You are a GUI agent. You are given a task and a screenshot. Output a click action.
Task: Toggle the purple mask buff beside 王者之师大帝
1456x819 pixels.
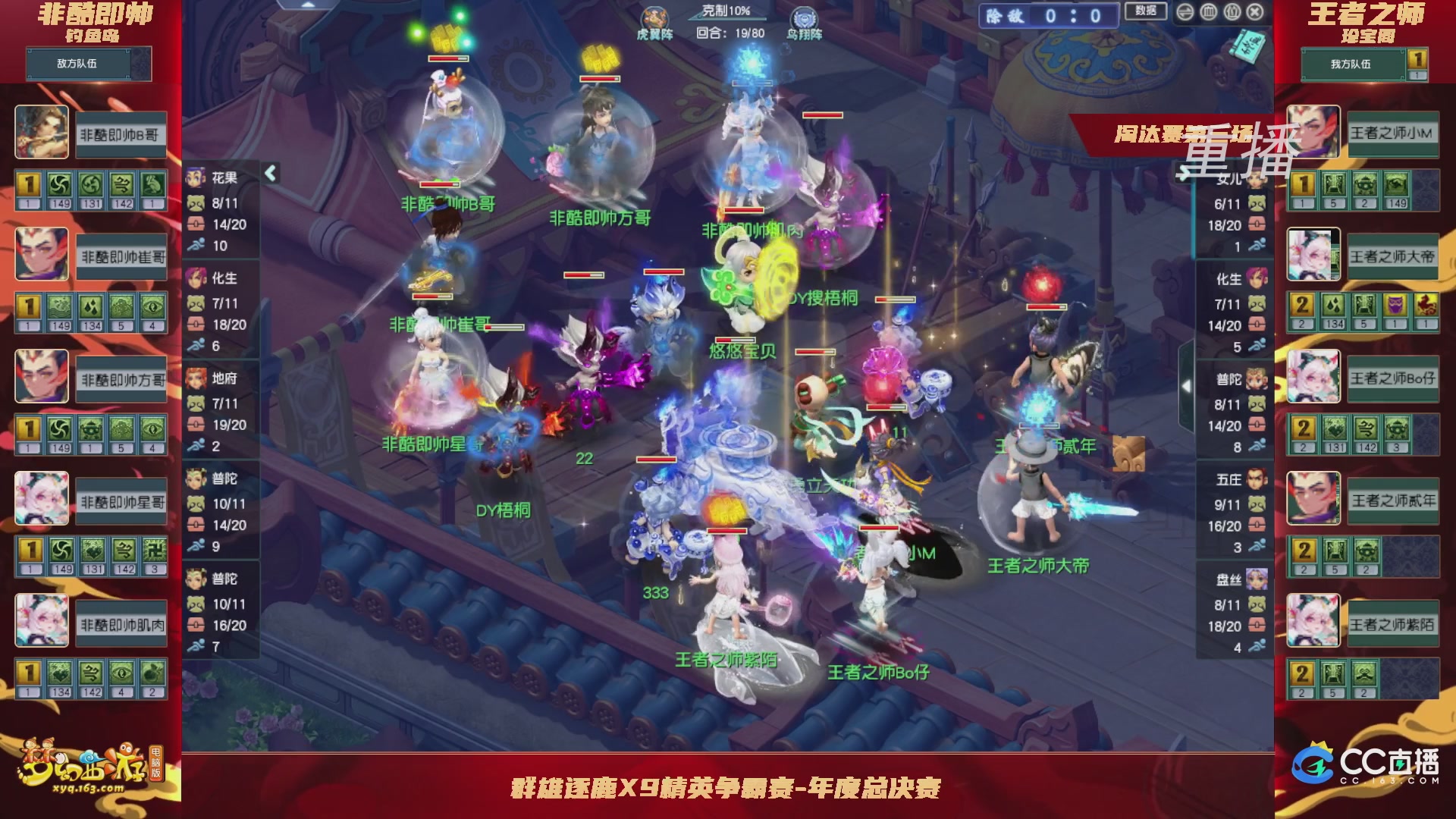1396,305
